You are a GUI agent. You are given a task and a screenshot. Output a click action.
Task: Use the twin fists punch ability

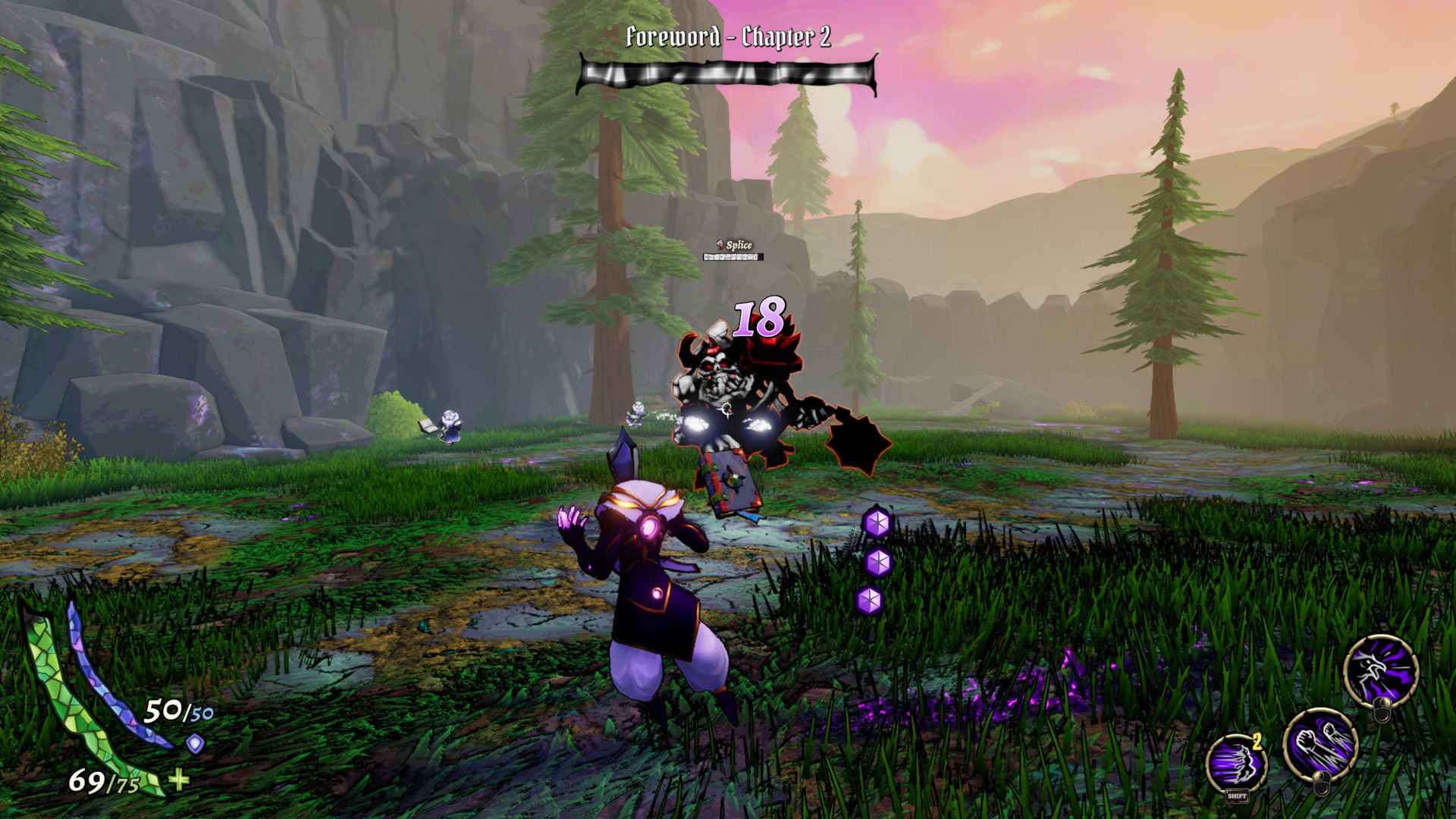pyautogui.click(x=1319, y=743)
